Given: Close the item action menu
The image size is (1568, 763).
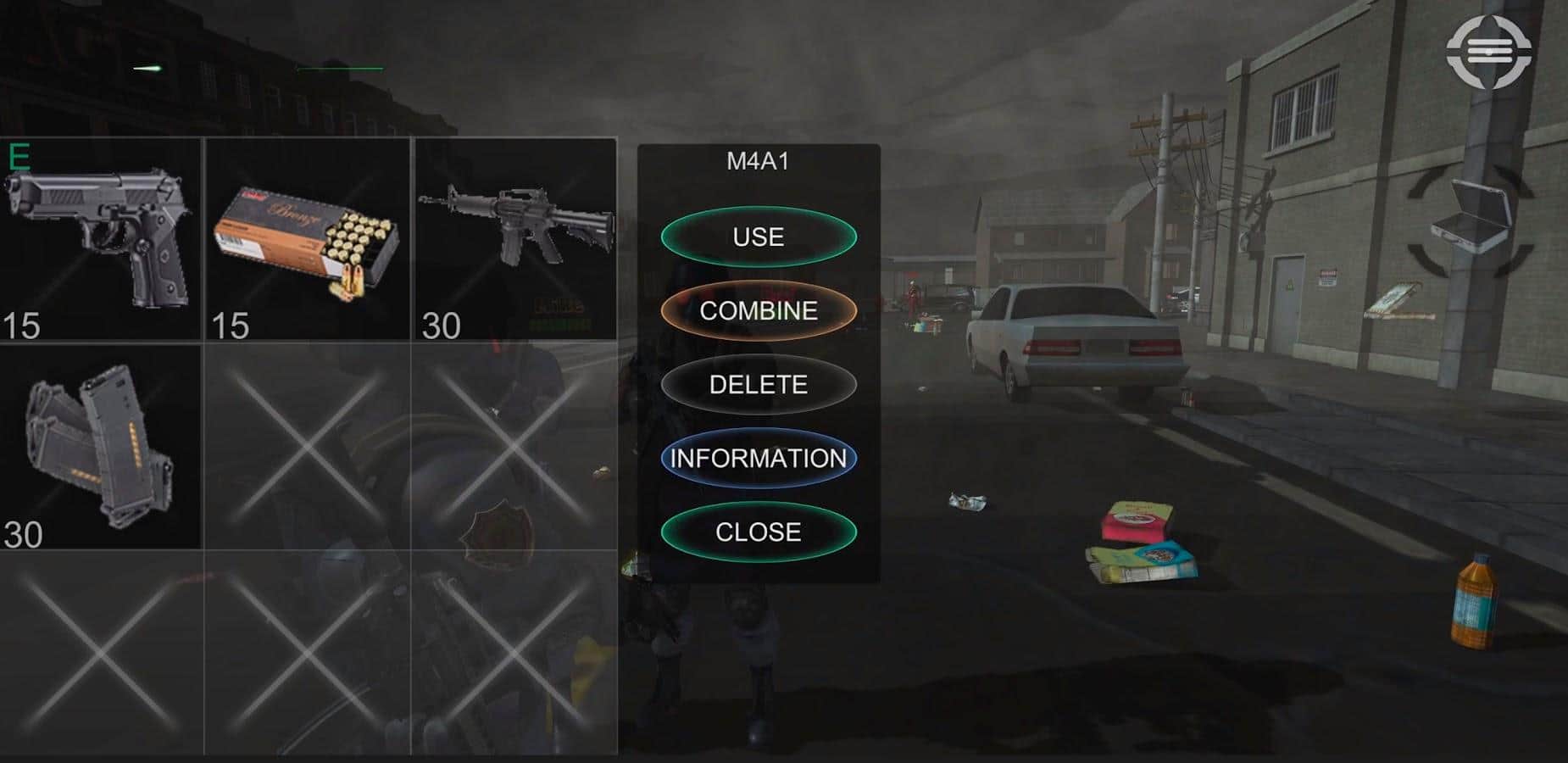Looking at the screenshot, I should click(759, 532).
